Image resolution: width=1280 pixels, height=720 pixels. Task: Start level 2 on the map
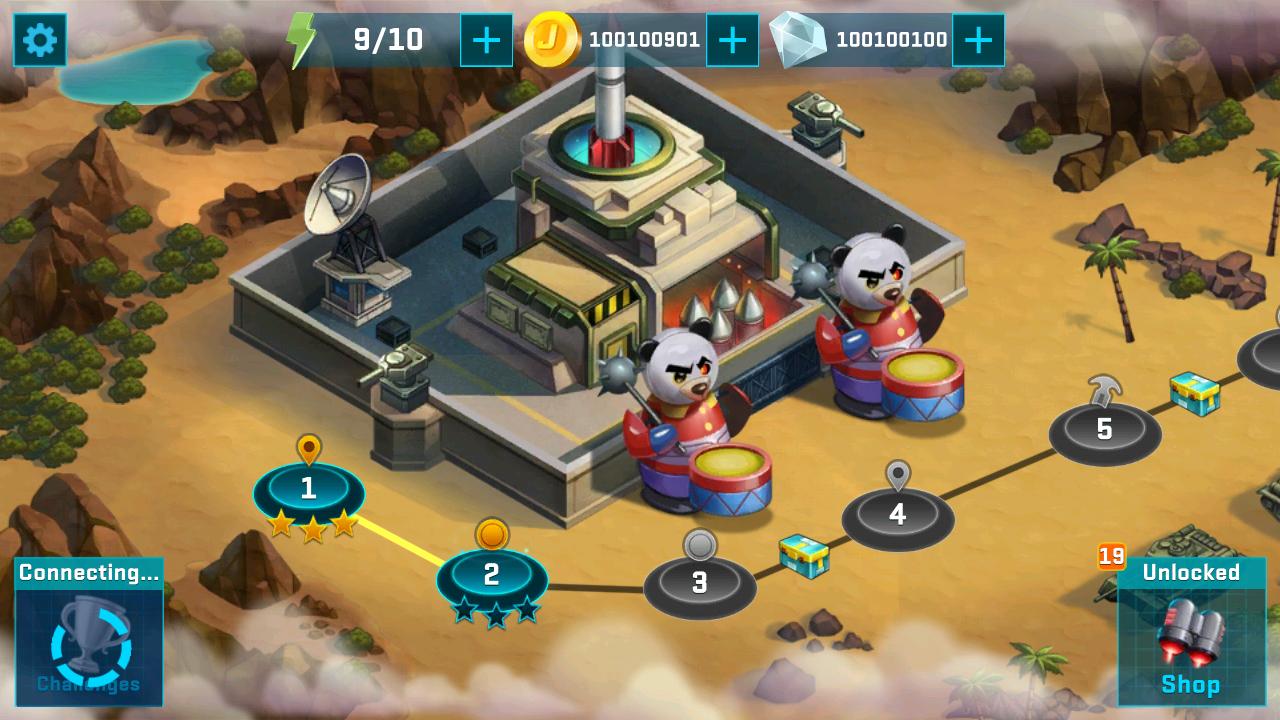(x=491, y=576)
